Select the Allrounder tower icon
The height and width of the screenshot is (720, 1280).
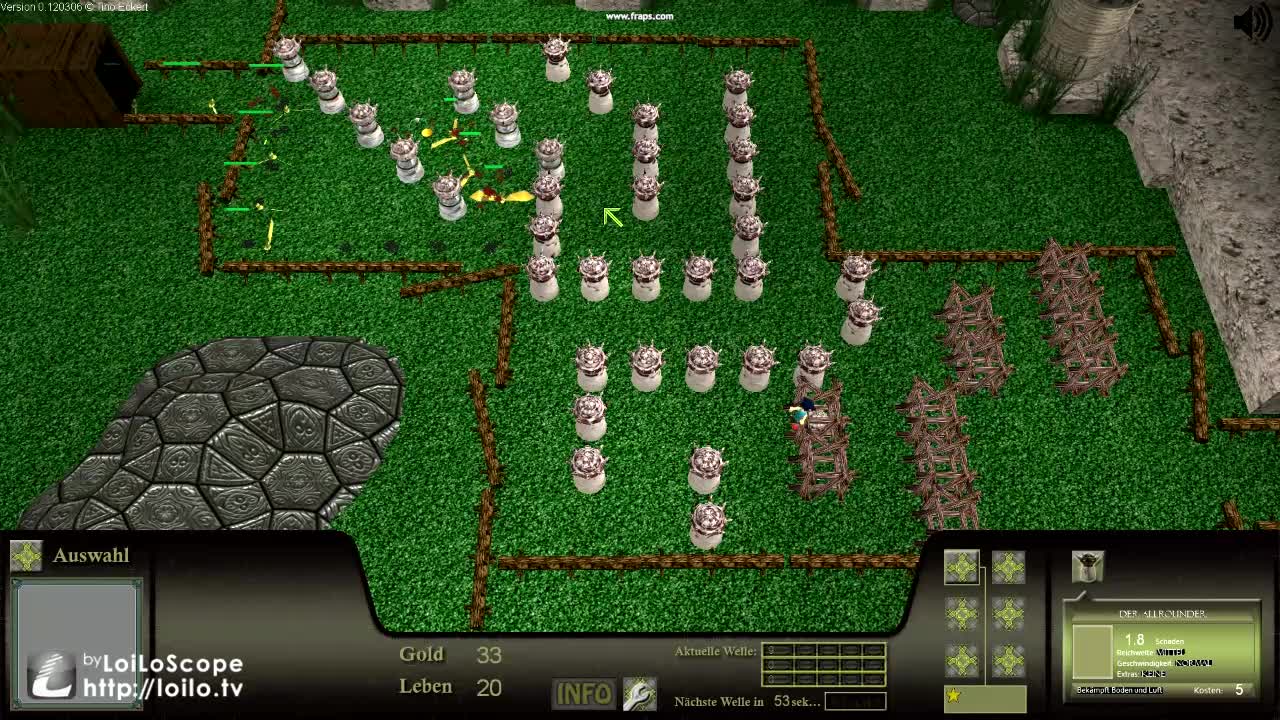1088,566
